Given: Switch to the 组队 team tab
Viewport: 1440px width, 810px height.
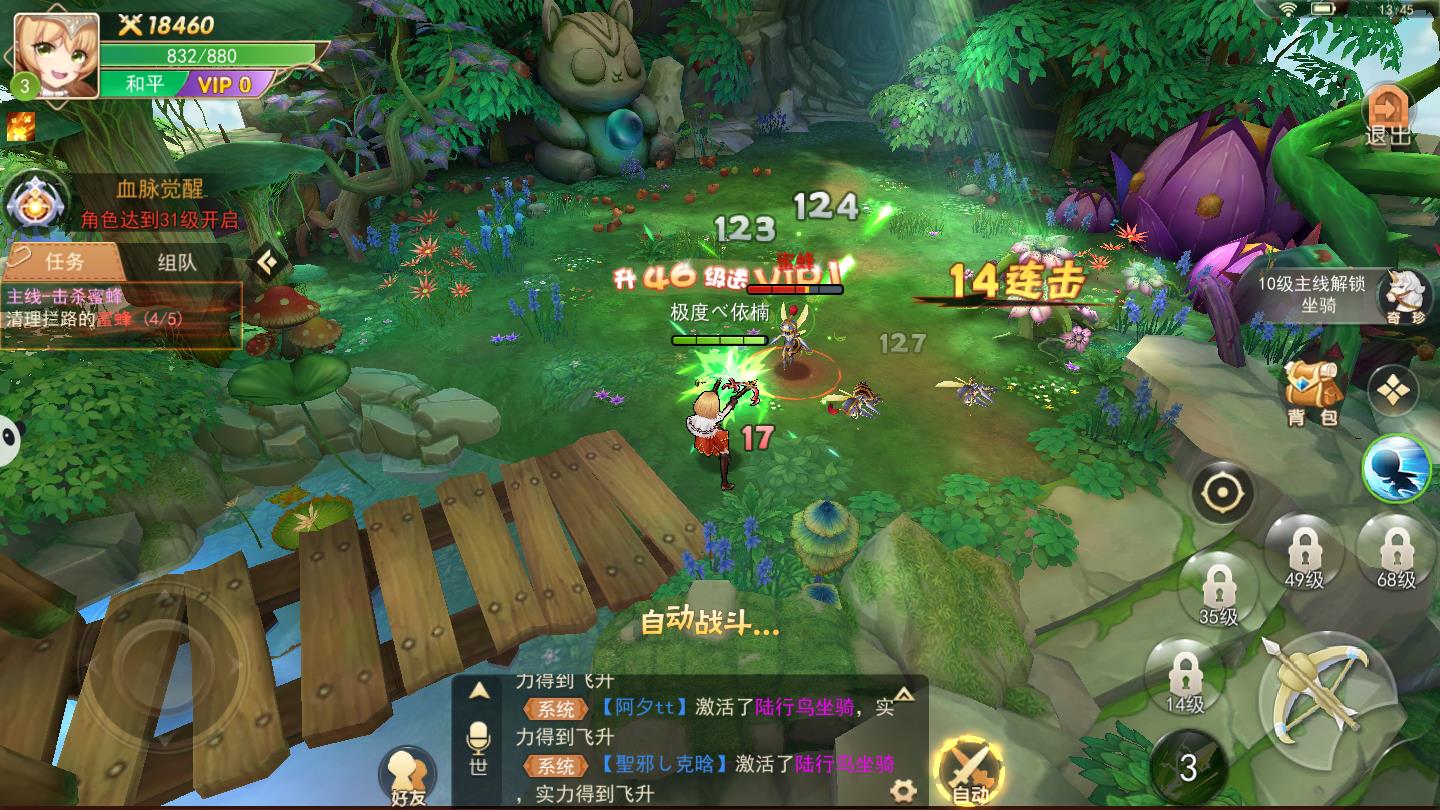Looking at the screenshot, I should tap(177, 262).
